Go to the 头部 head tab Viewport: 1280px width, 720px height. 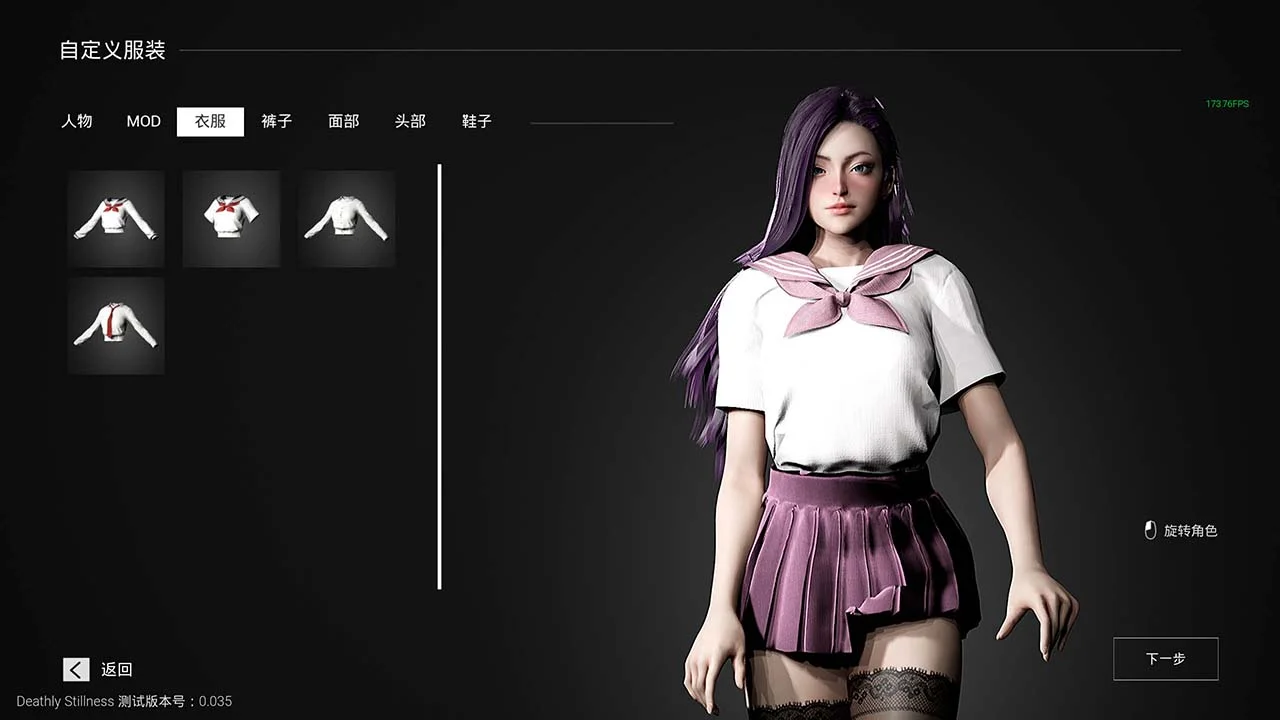tap(410, 121)
